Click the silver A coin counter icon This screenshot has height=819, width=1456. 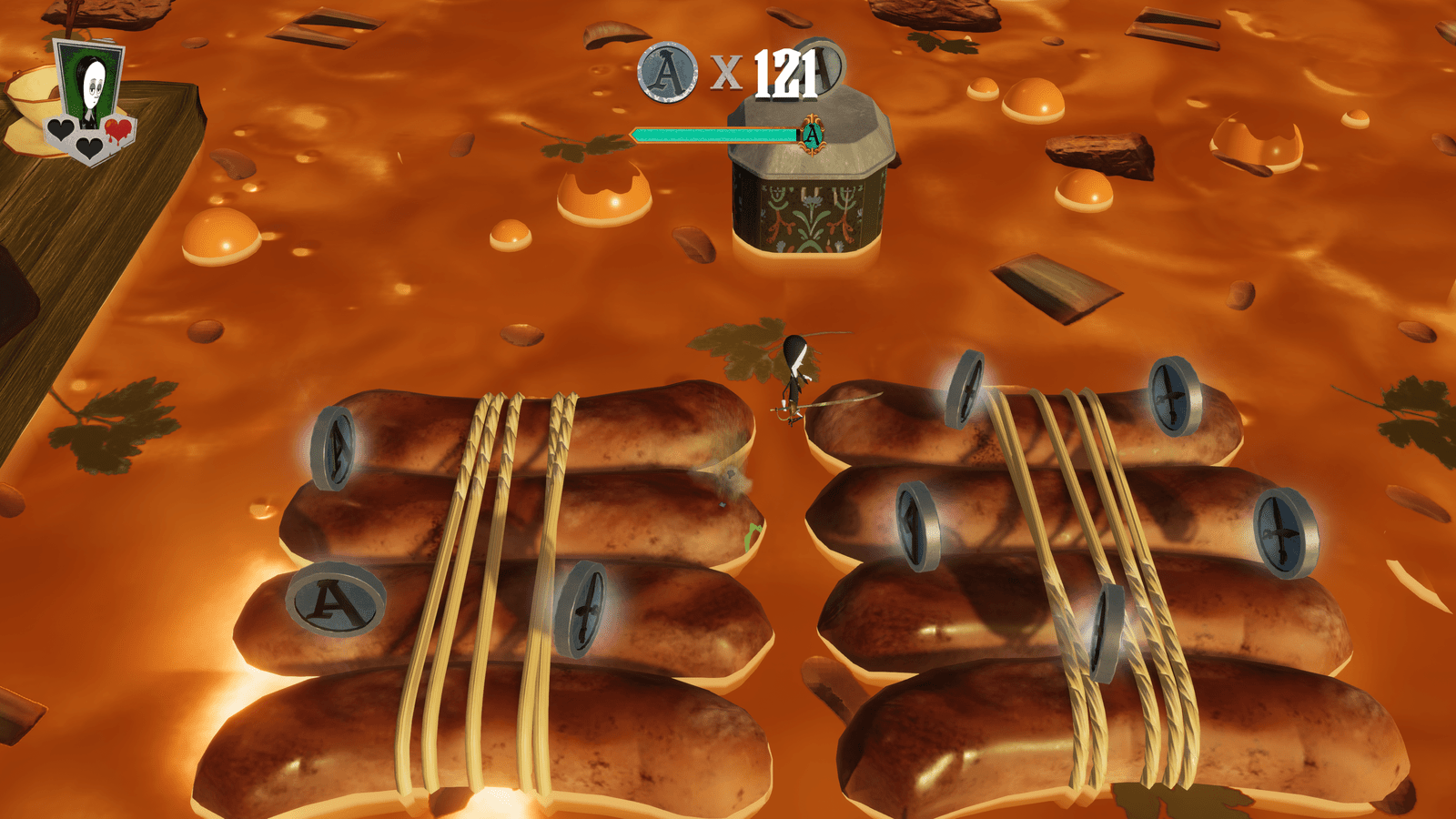click(667, 72)
